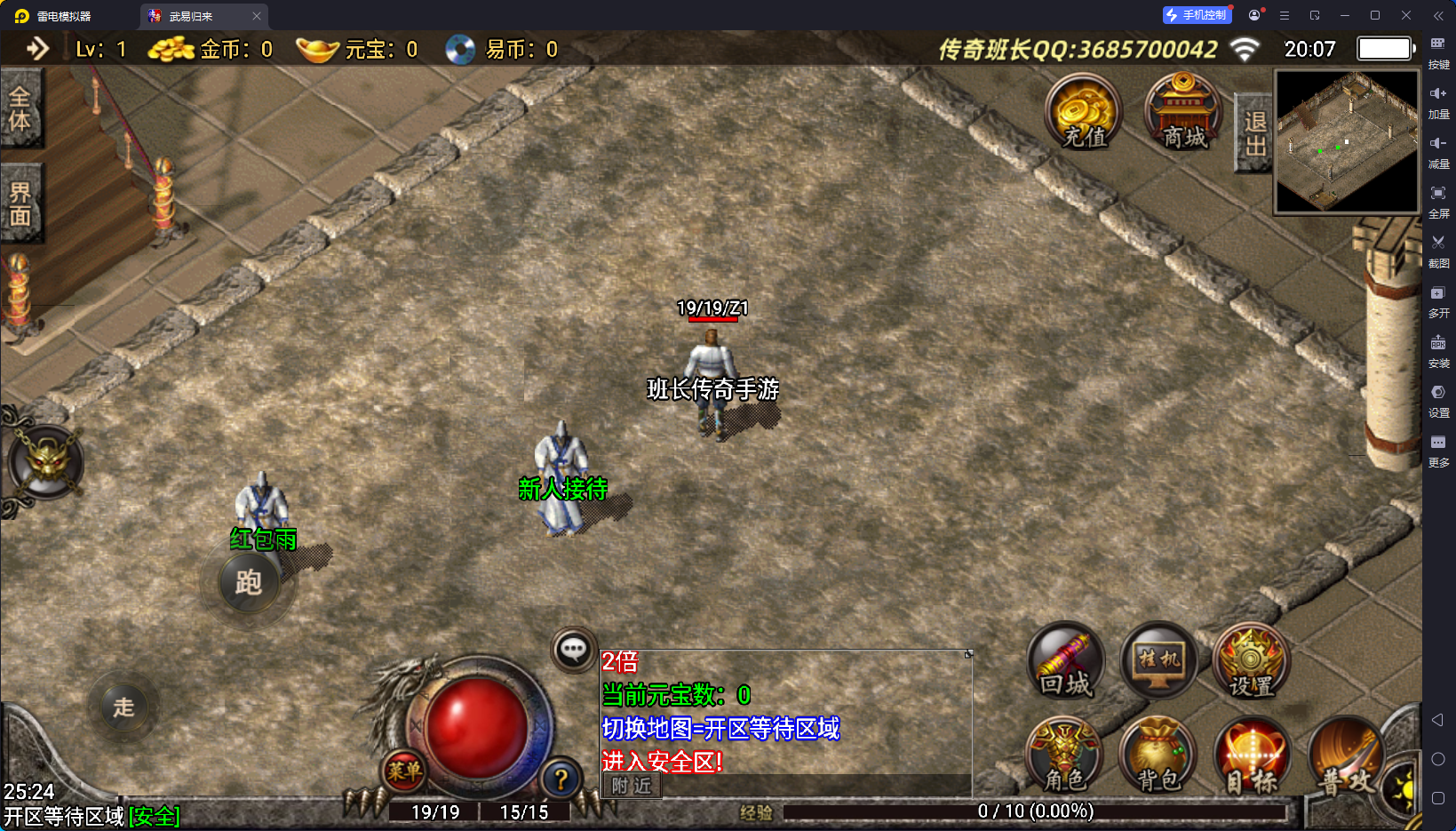Select the 目标 target icon
The image size is (1456, 831).
pos(1252,757)
